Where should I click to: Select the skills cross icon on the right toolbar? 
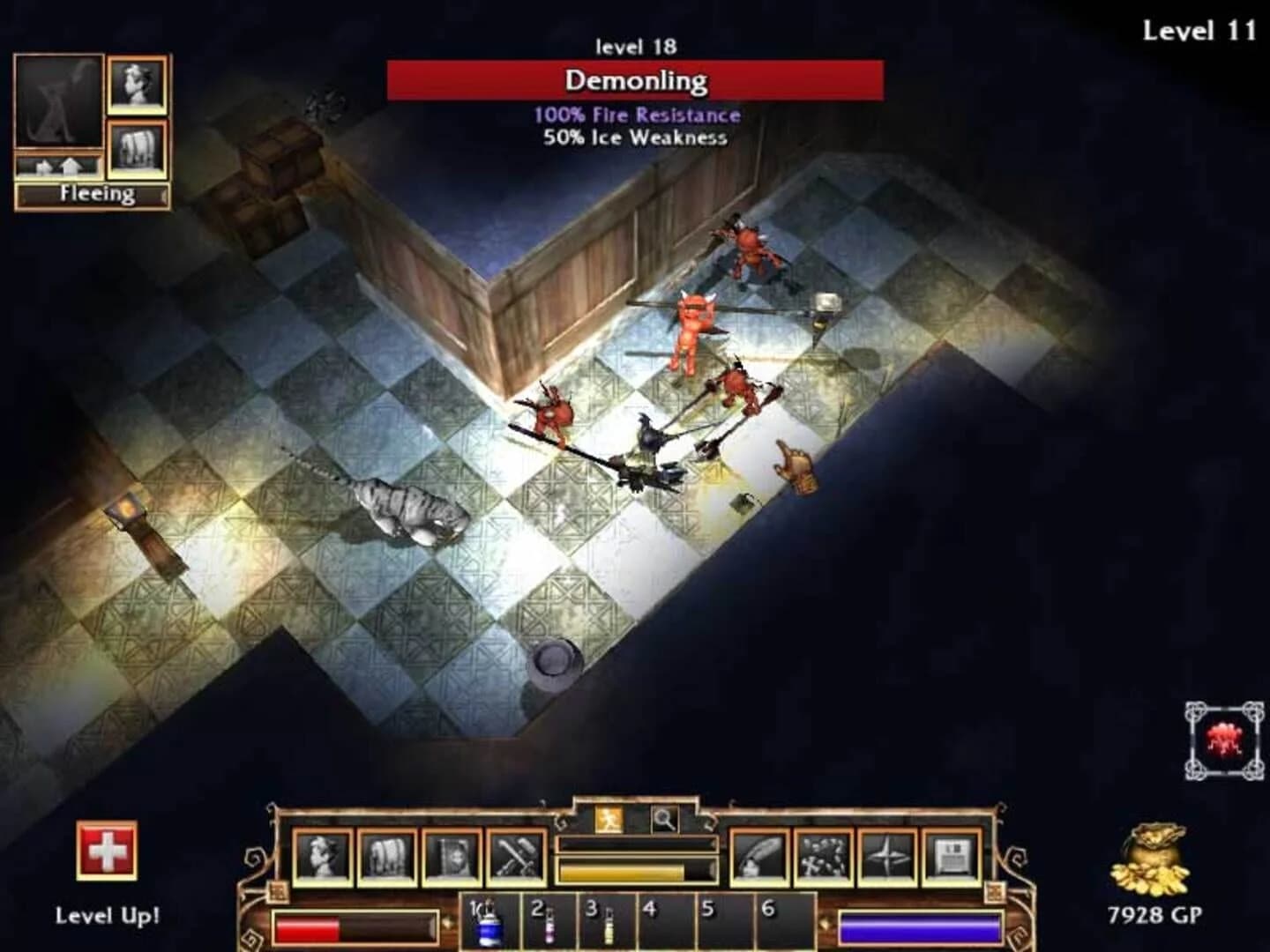pyautogui.click(x=823, y=862)
